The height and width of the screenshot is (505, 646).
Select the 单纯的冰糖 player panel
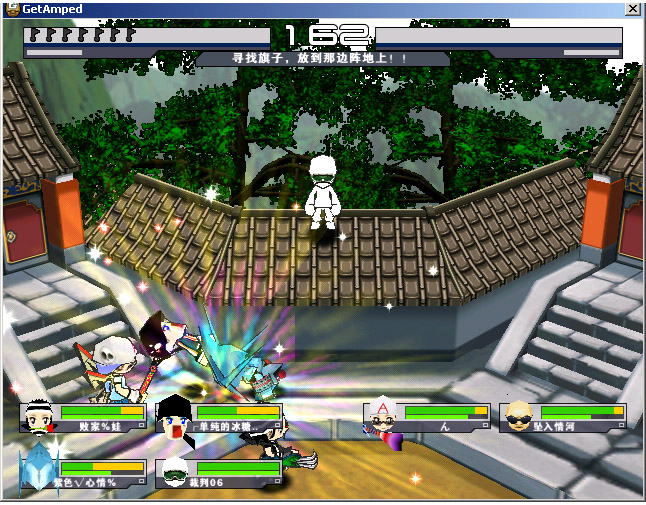point(220,418)
